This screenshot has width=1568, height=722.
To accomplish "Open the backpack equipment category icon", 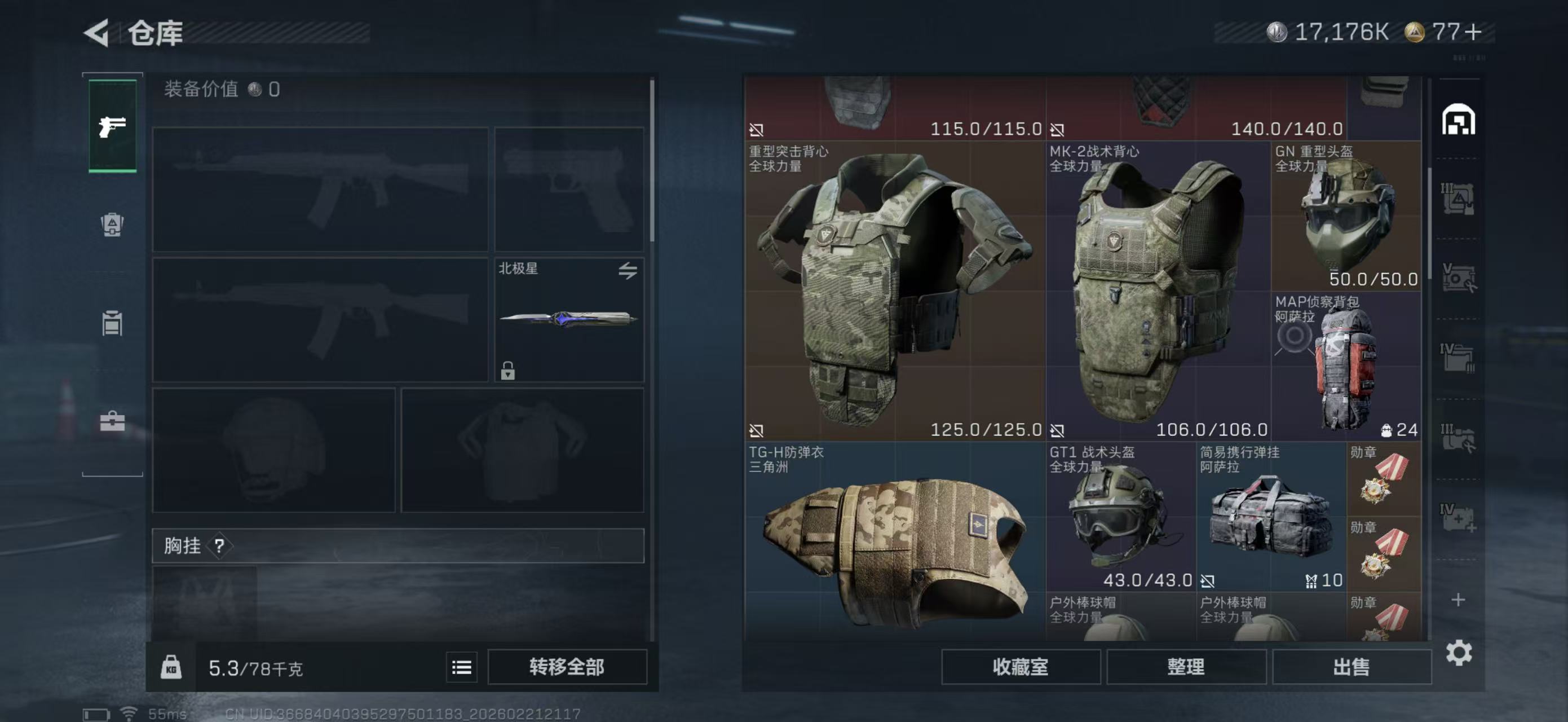I will pyautogui.click(x=112, y=225).
